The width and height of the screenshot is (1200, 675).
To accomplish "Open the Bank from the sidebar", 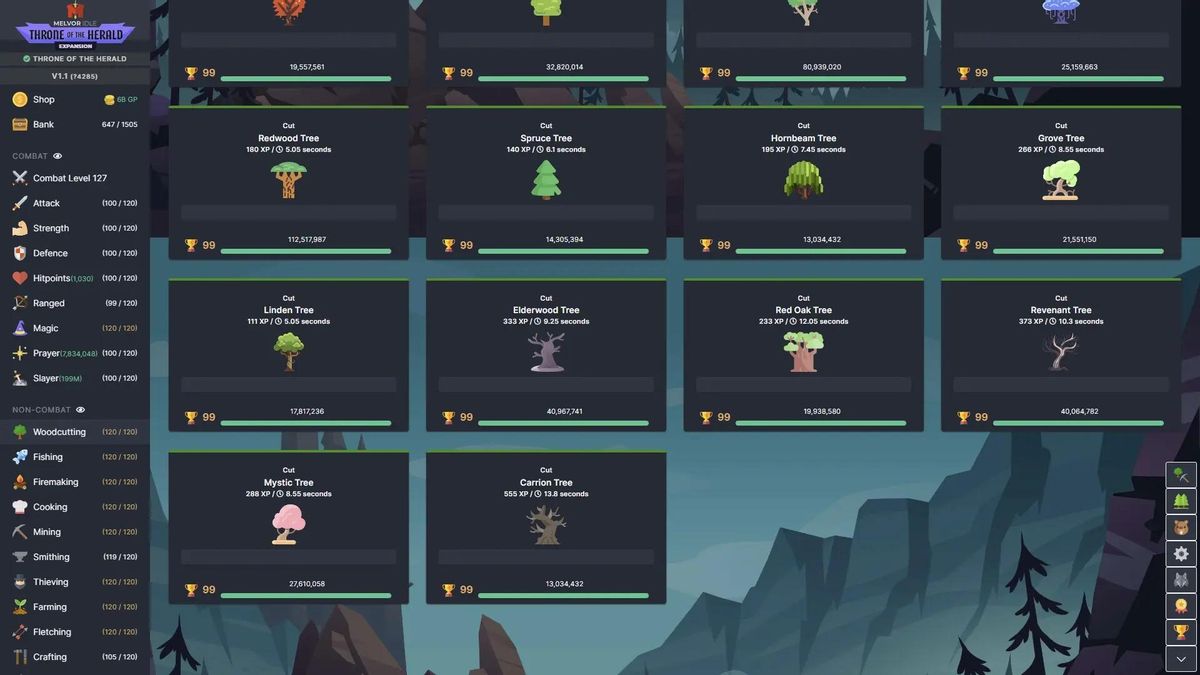I will tap(44, 125).
